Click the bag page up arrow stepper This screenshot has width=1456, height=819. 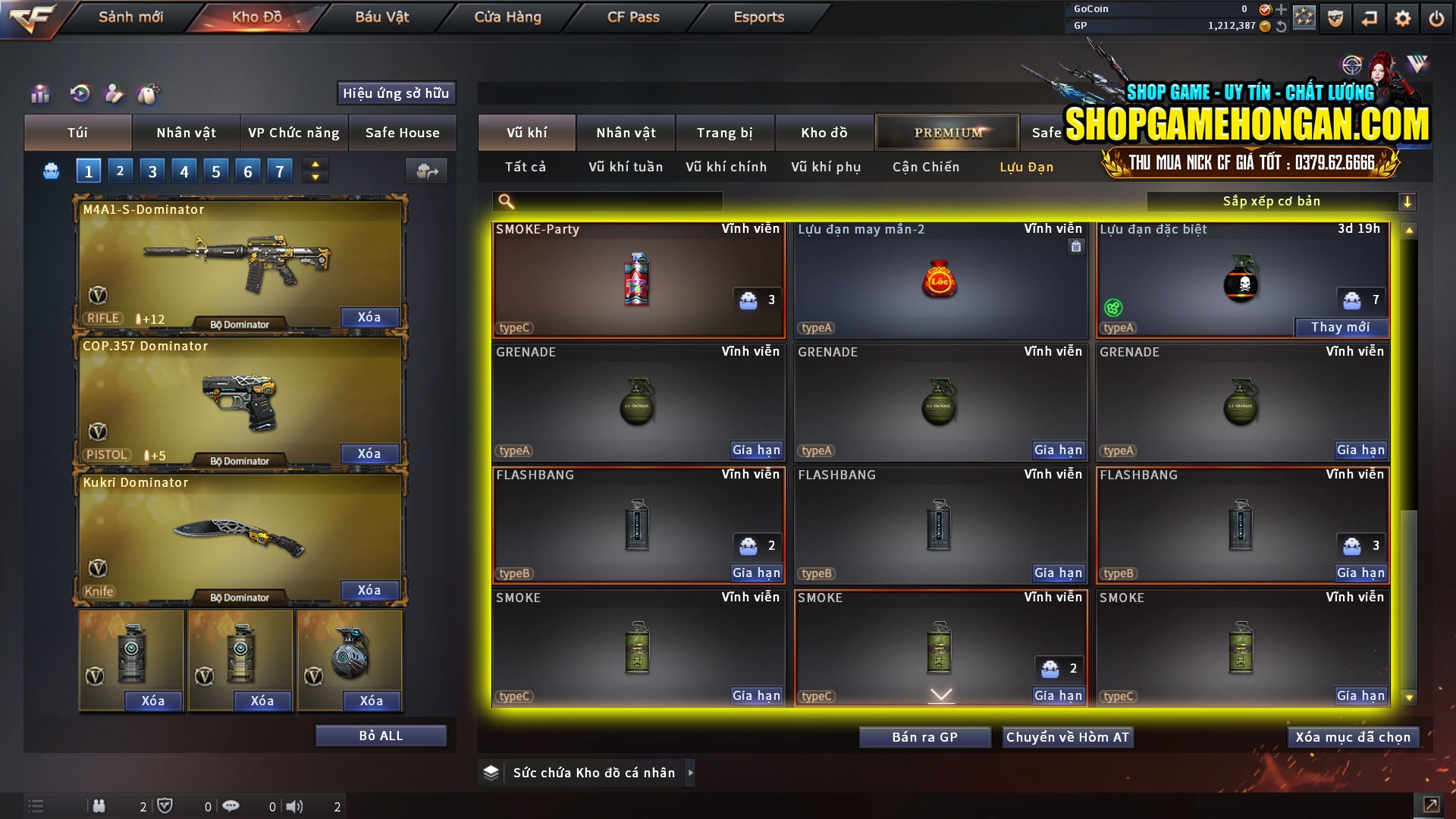coord(314,165)
